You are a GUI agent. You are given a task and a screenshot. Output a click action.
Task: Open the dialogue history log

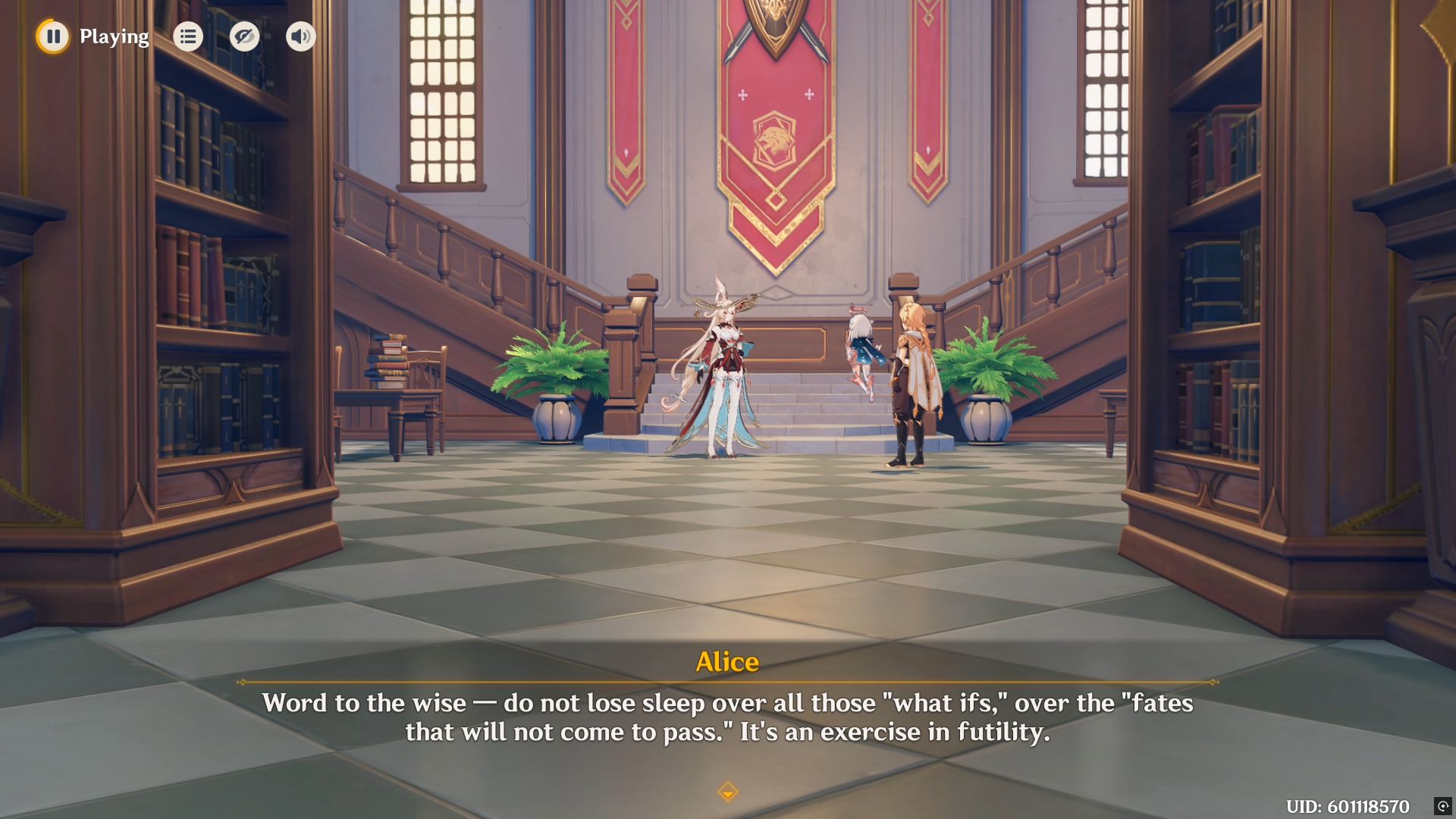pos(188,36)
